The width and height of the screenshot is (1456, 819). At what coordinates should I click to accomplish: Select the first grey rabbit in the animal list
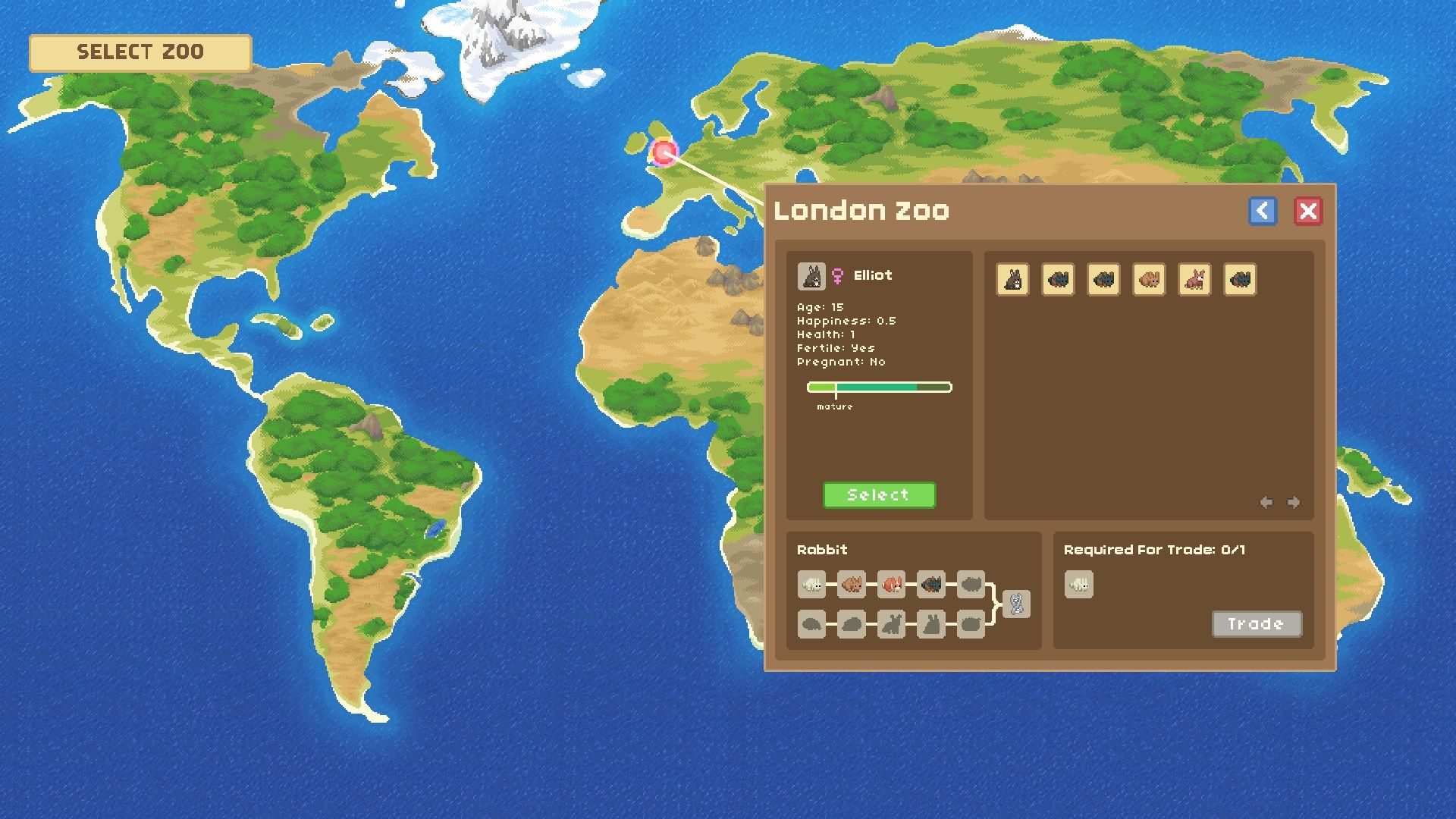click(1013, 280)
